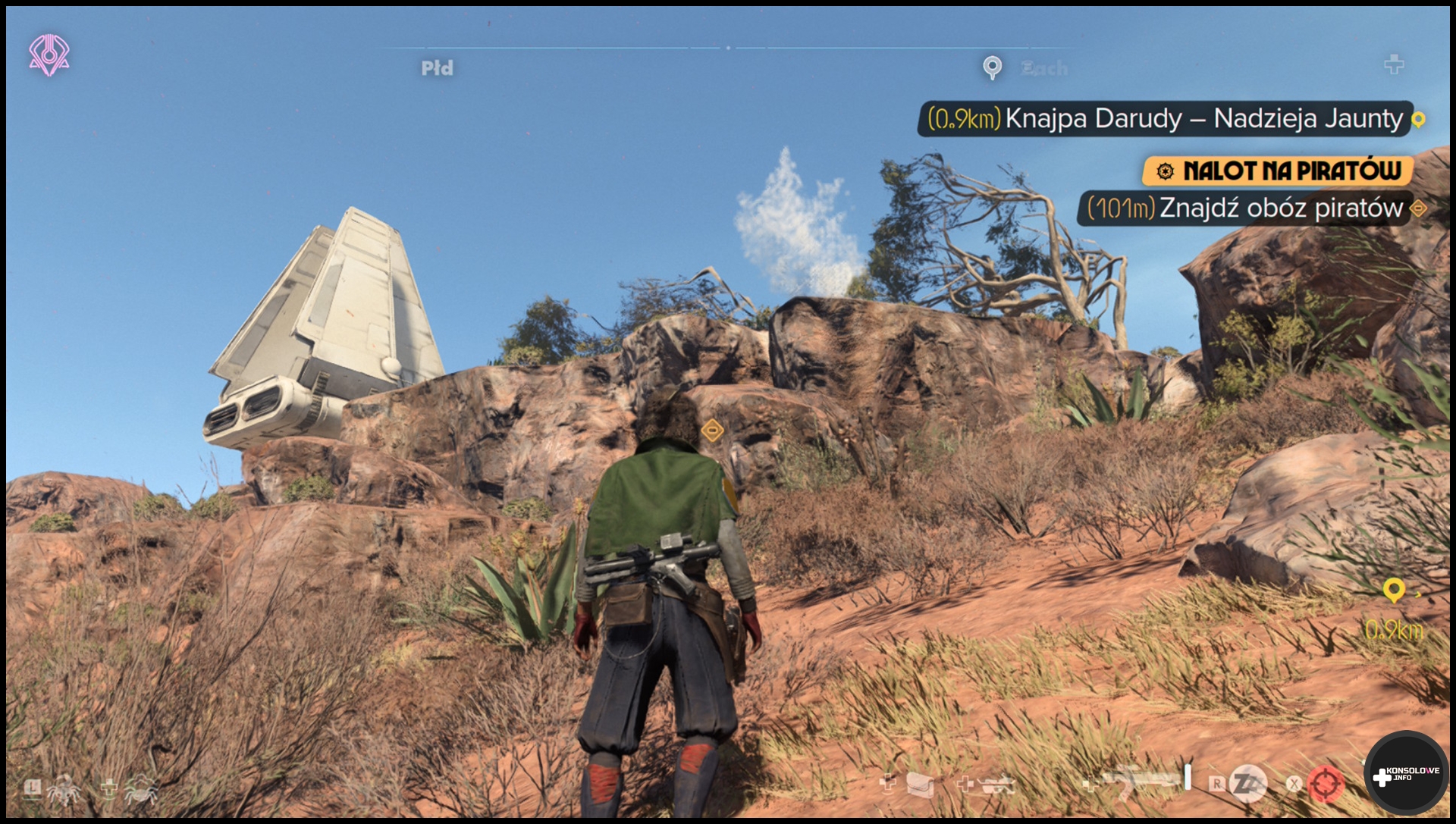Select the pouch item slot
Screen dimensions: 1456x824
pyautogui.click(x=919, y=784)
